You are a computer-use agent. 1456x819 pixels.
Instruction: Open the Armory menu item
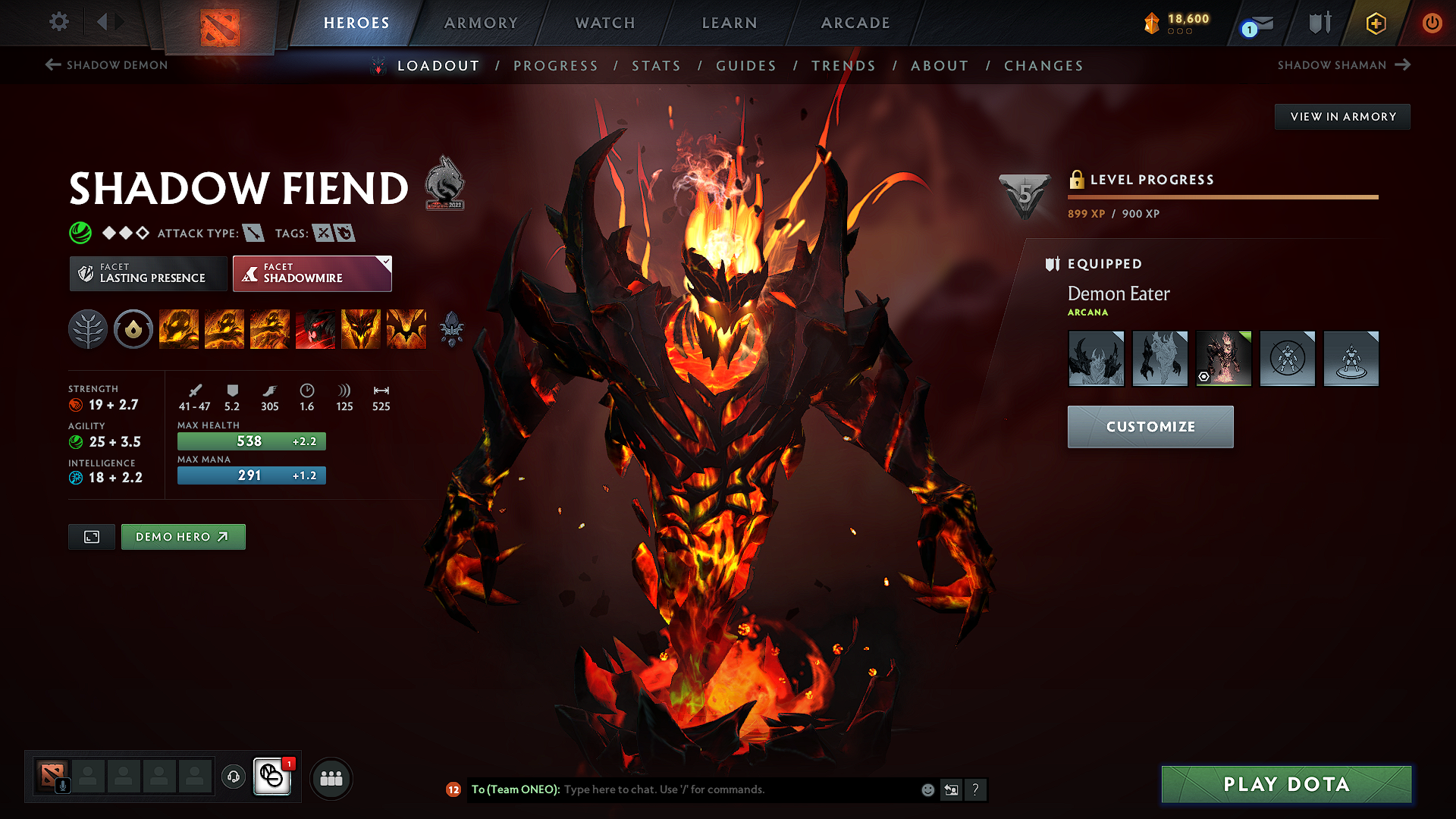click(x=481, y=23)
